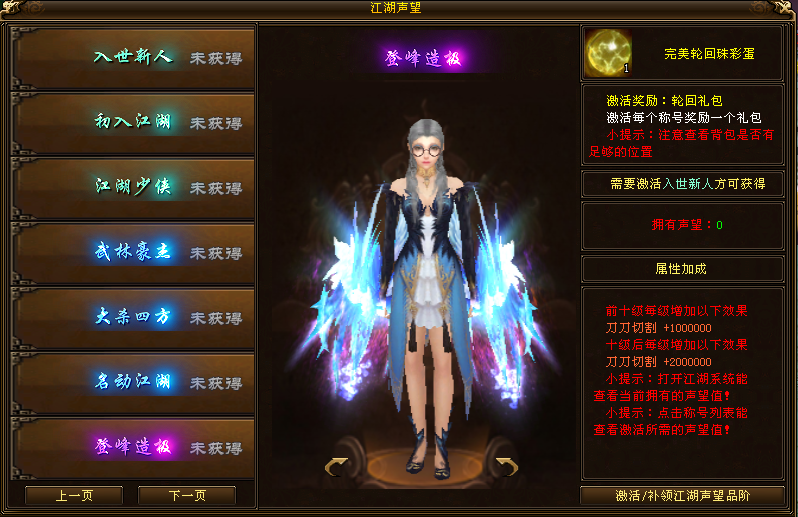Image resolution: width=798 pixels, height=517 pixels.
Task: Click the 完美轮回珠彩蛋 reward icon
Action: (606, 52)
